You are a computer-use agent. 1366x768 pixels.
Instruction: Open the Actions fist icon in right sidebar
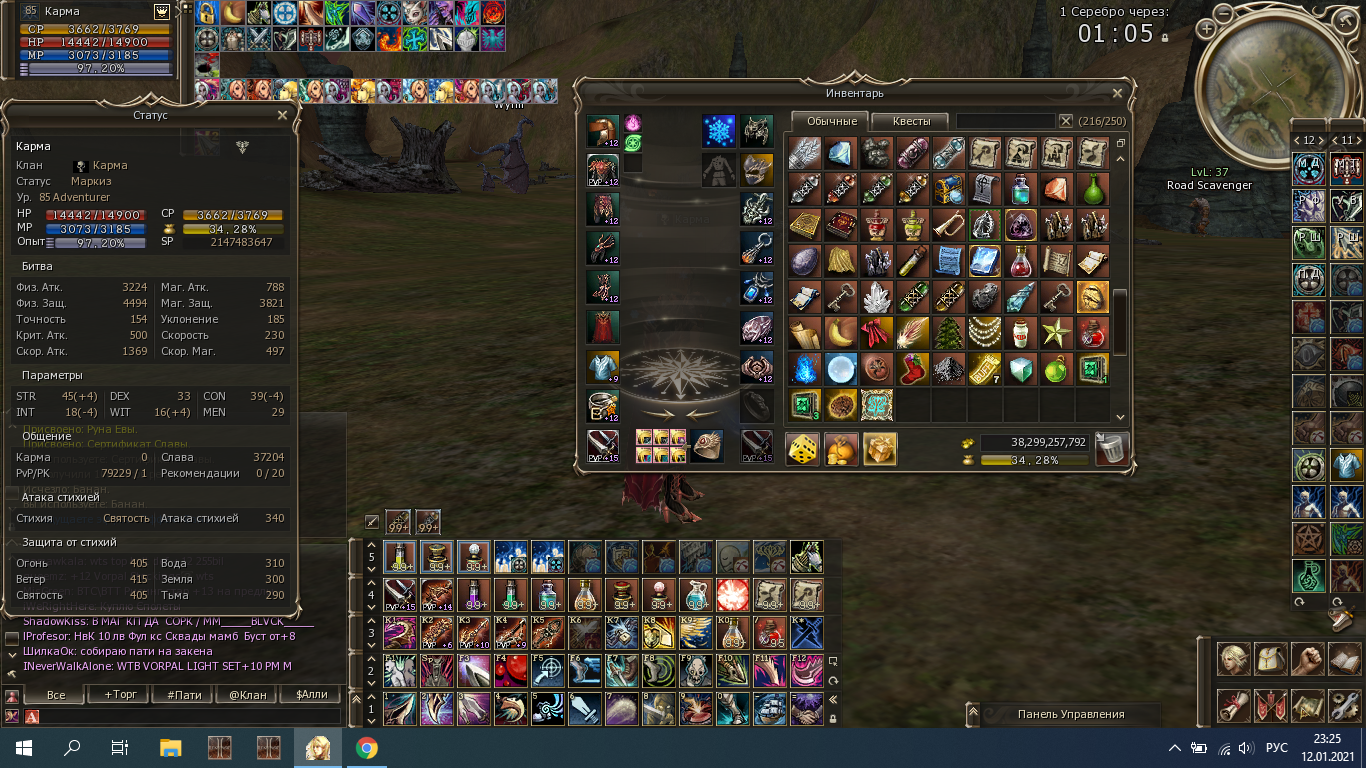(1307, 660)
